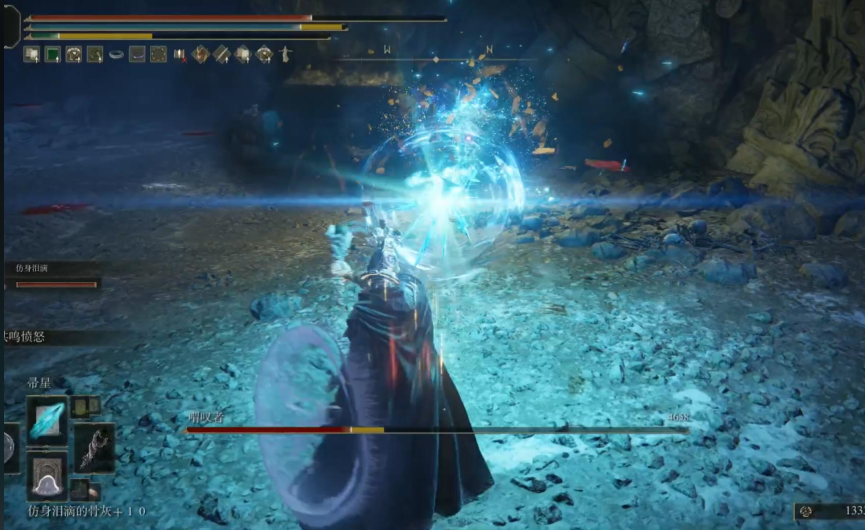865x530 pixels.
Task: Select the Mimic Tear Ashes item slot
Action: 48,475
